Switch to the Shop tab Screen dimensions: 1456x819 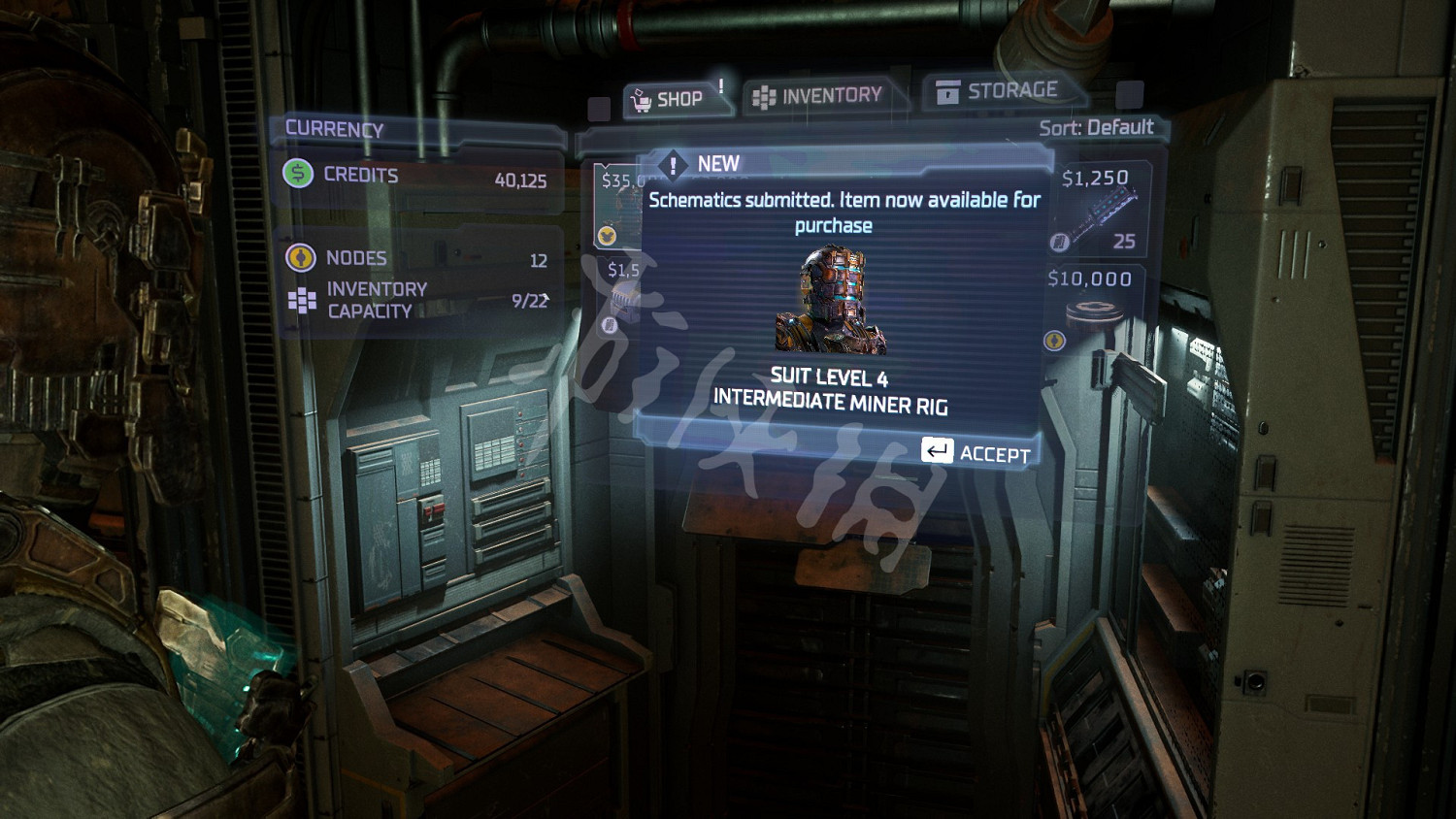pyautogui.click(x=668, y=99)
